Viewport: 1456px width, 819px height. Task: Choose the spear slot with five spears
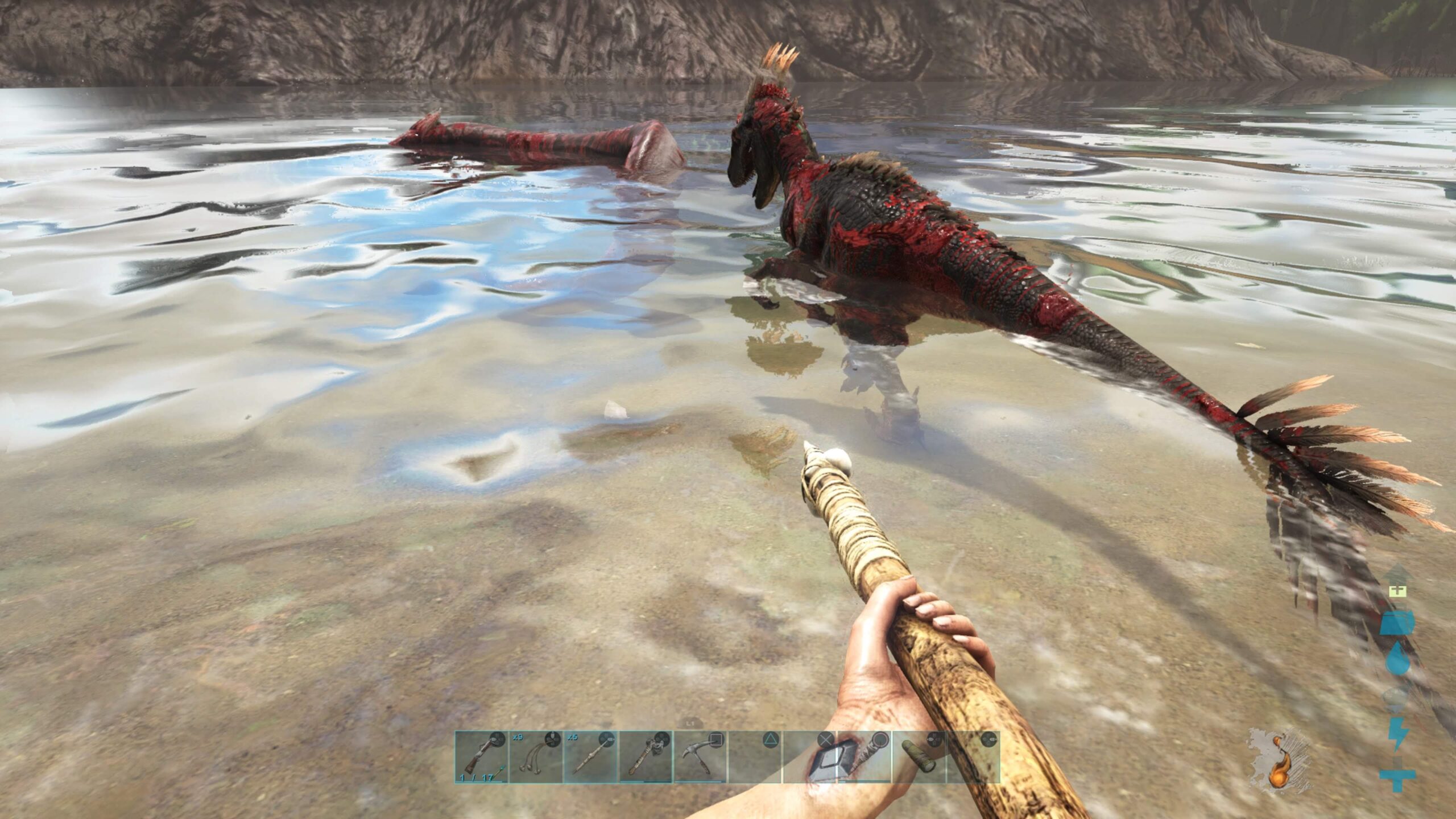pyautogui.click(x=590, y=757)
